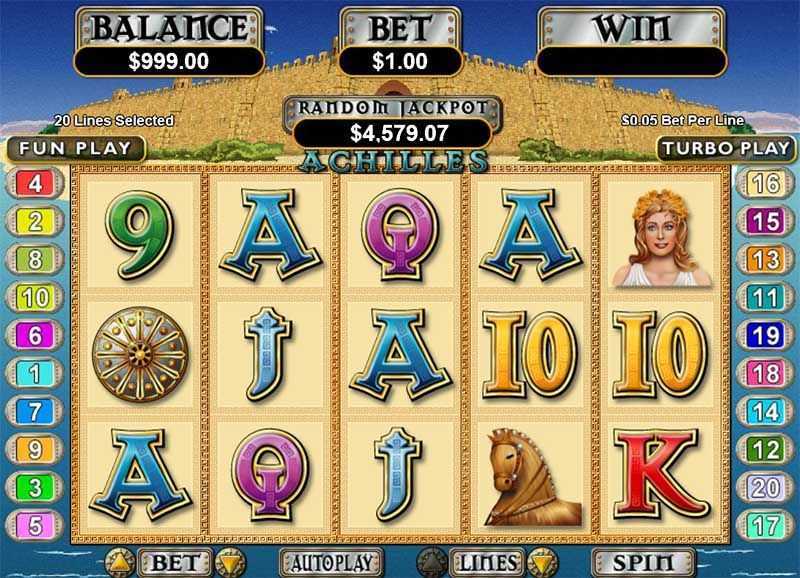This screenshot has height=578, width=800.
Task: Choose the payline 5 marker
Action: pyautogui.click(x=34, y=524)
